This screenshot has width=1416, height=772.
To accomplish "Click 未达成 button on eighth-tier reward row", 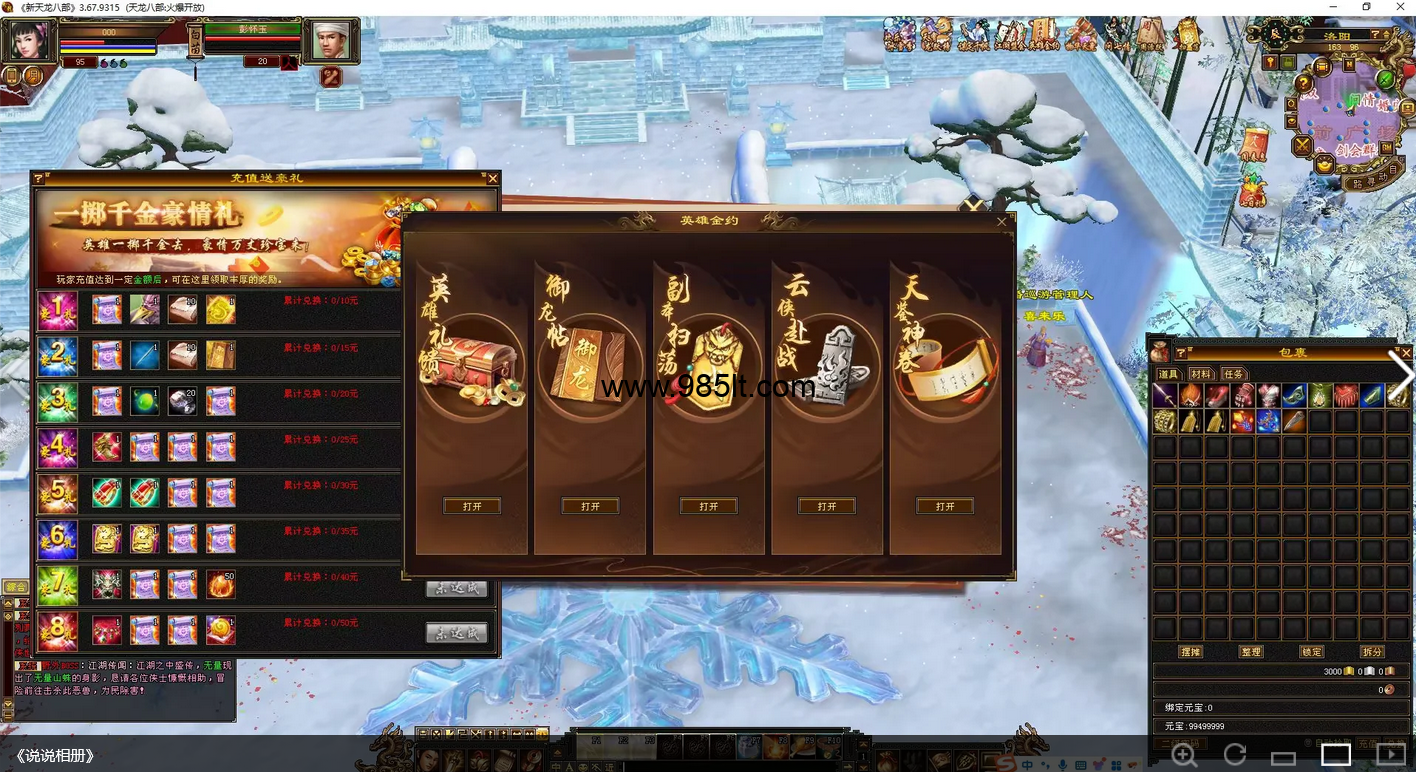I will 456,633.
